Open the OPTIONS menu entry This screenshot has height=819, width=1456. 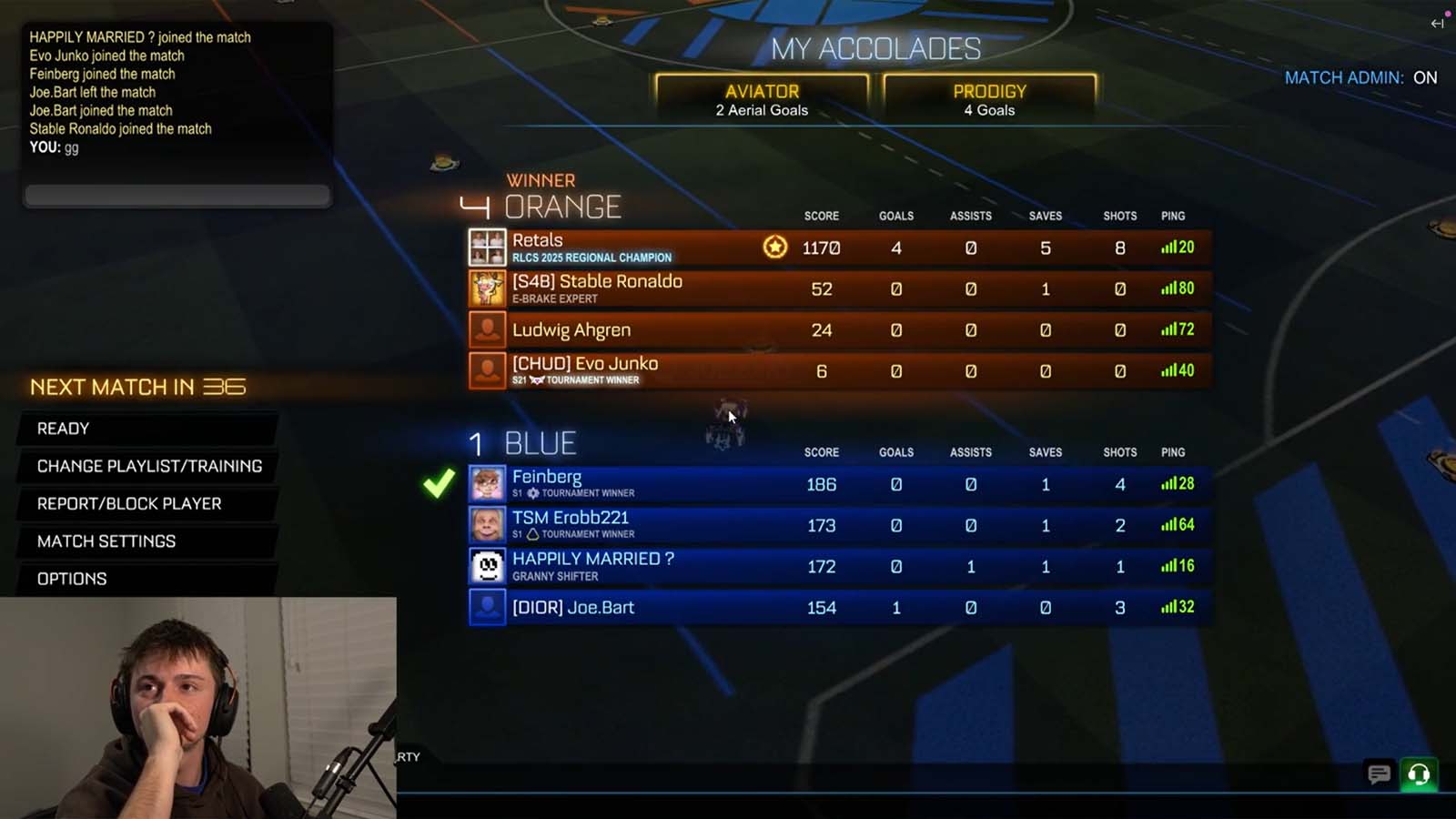(x=71, y=579)
